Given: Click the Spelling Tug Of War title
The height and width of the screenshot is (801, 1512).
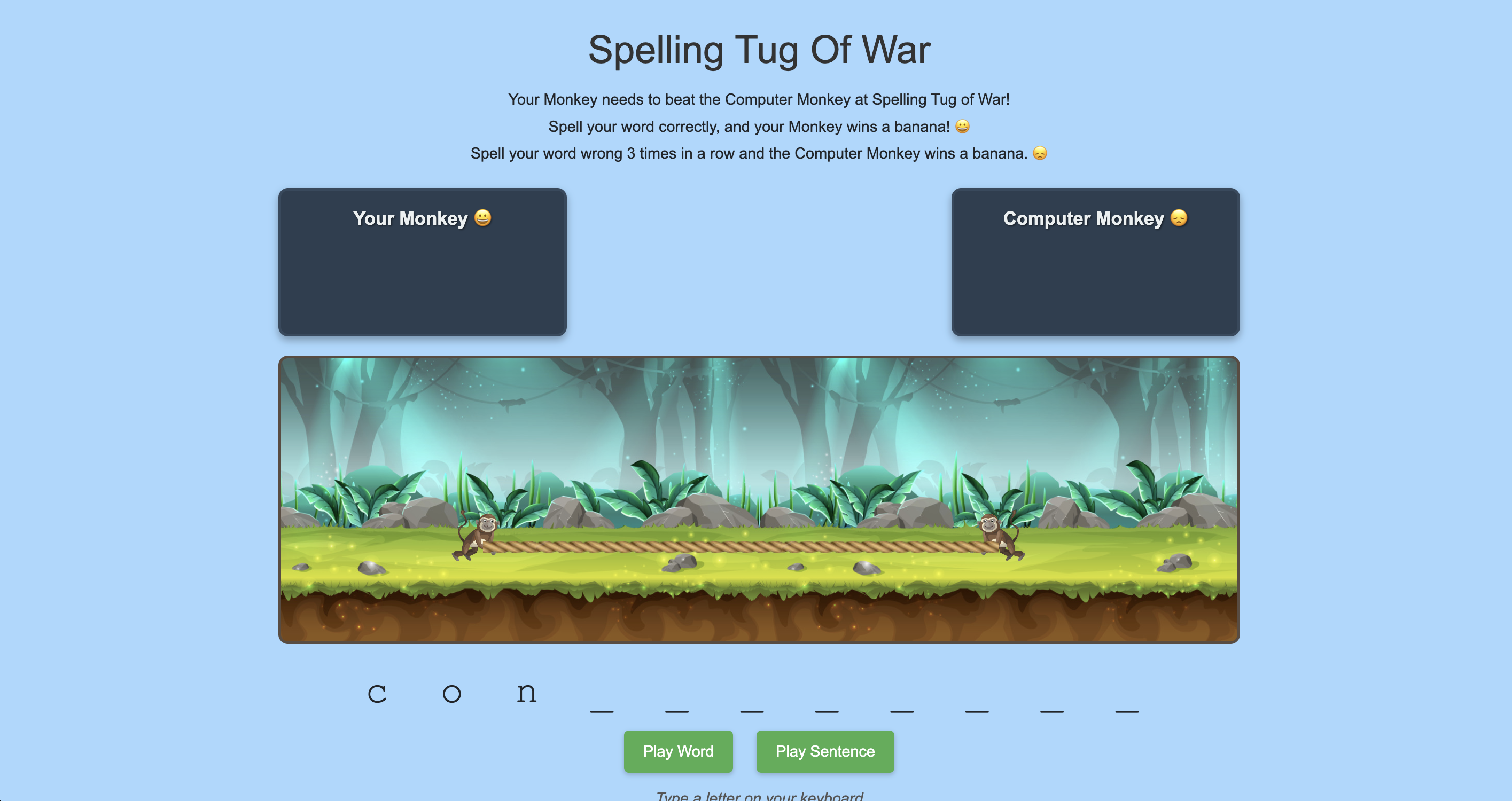Looking at the screenshot, I should (758, 49).
